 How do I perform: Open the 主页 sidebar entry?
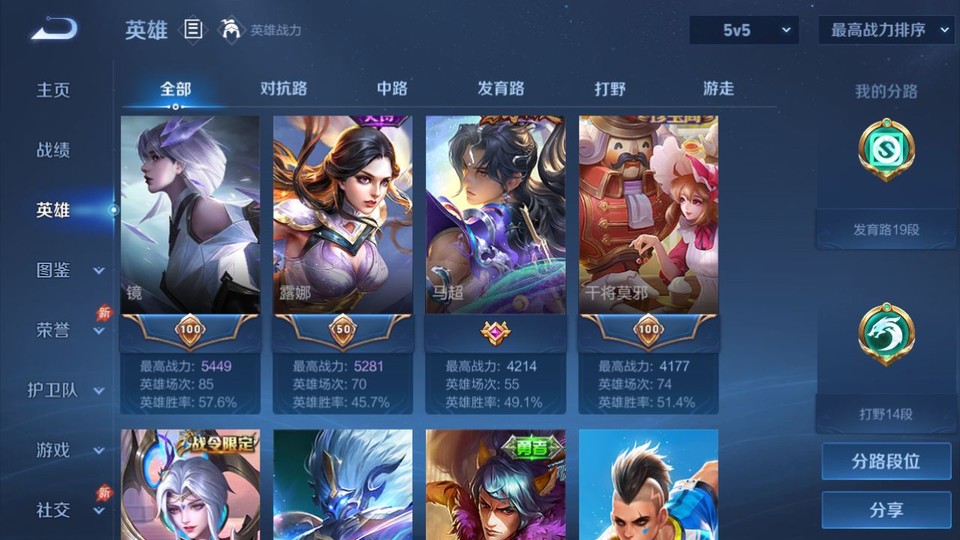[x=54, y=90]
